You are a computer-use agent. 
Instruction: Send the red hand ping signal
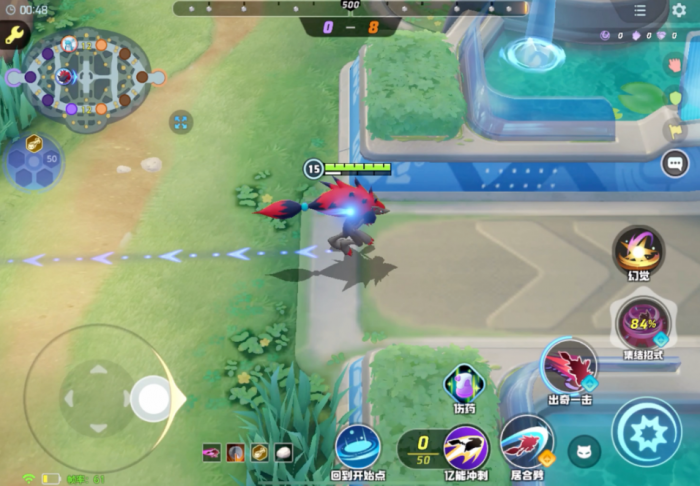pyautogui.click(x=675, y=64)
